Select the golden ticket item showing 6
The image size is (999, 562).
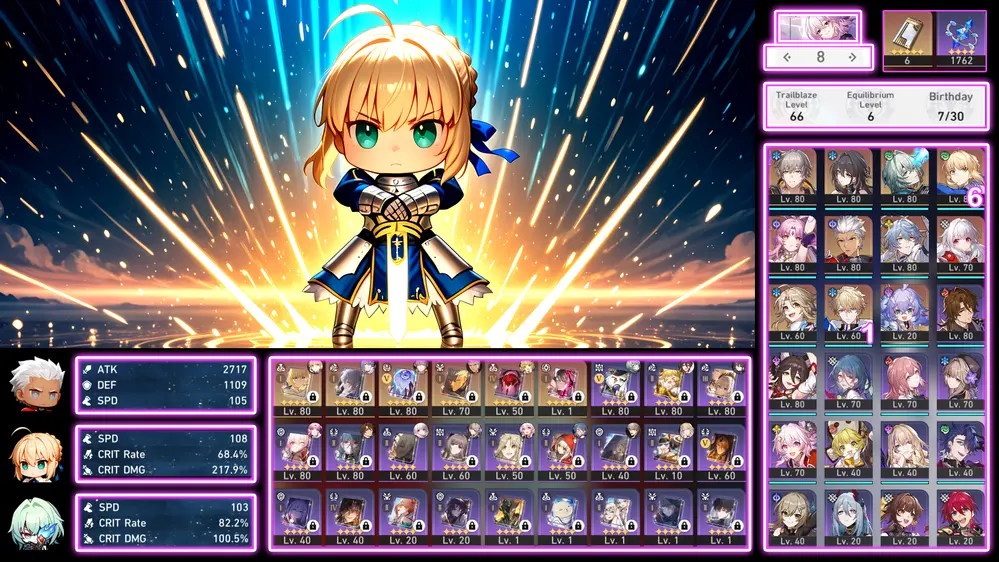907,39
